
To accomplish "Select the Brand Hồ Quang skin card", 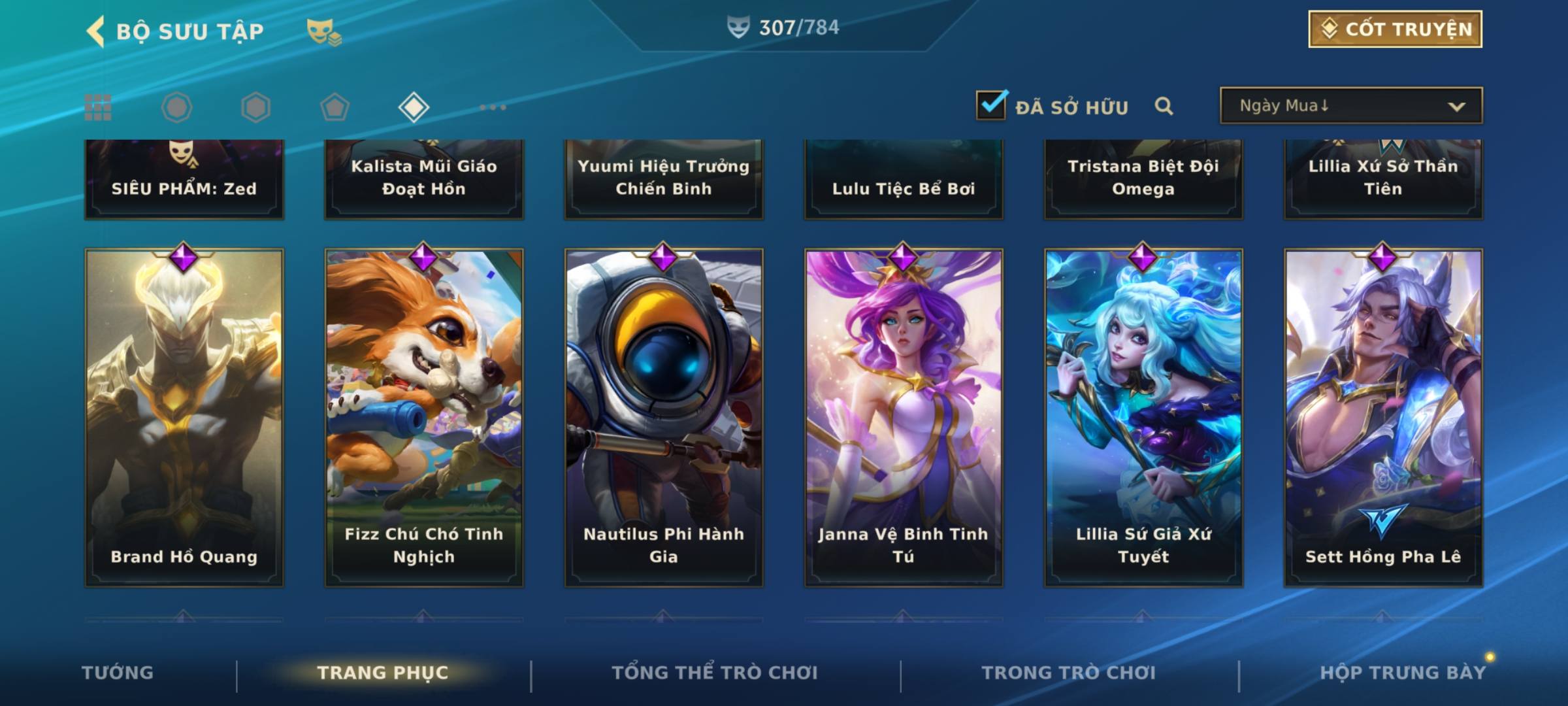I will click(184, 417).
